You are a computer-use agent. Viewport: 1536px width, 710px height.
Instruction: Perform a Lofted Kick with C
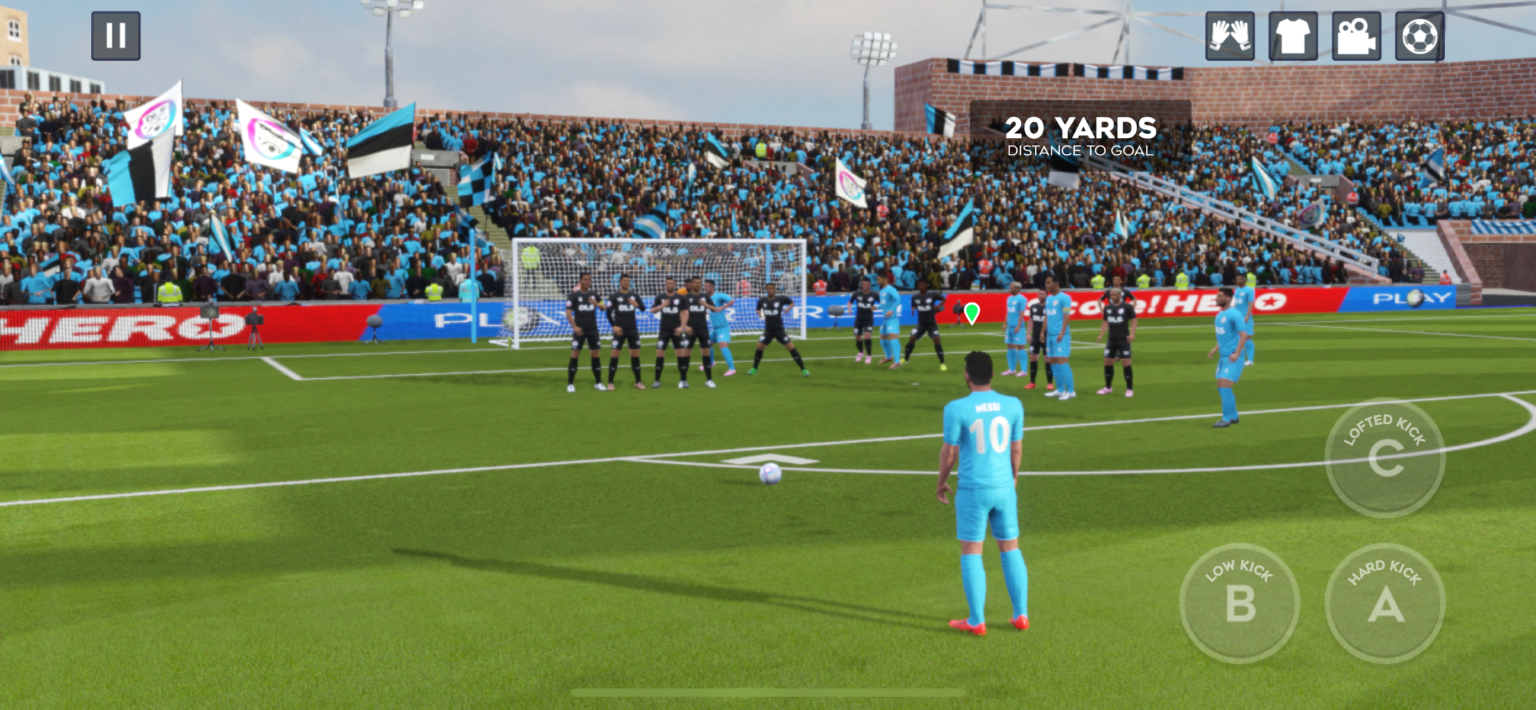(1384, 458)
